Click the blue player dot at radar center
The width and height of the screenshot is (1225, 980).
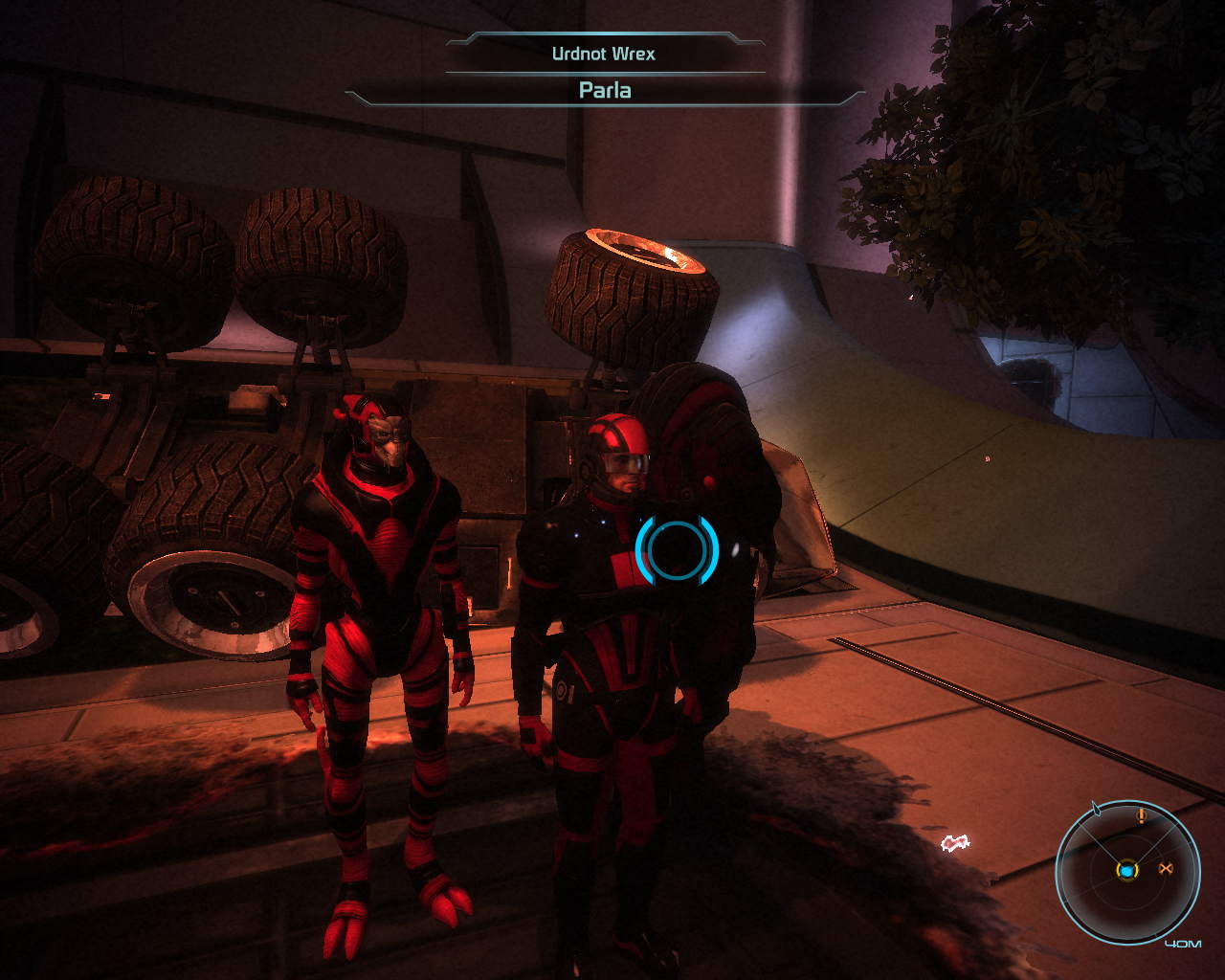pos(1127,871)
